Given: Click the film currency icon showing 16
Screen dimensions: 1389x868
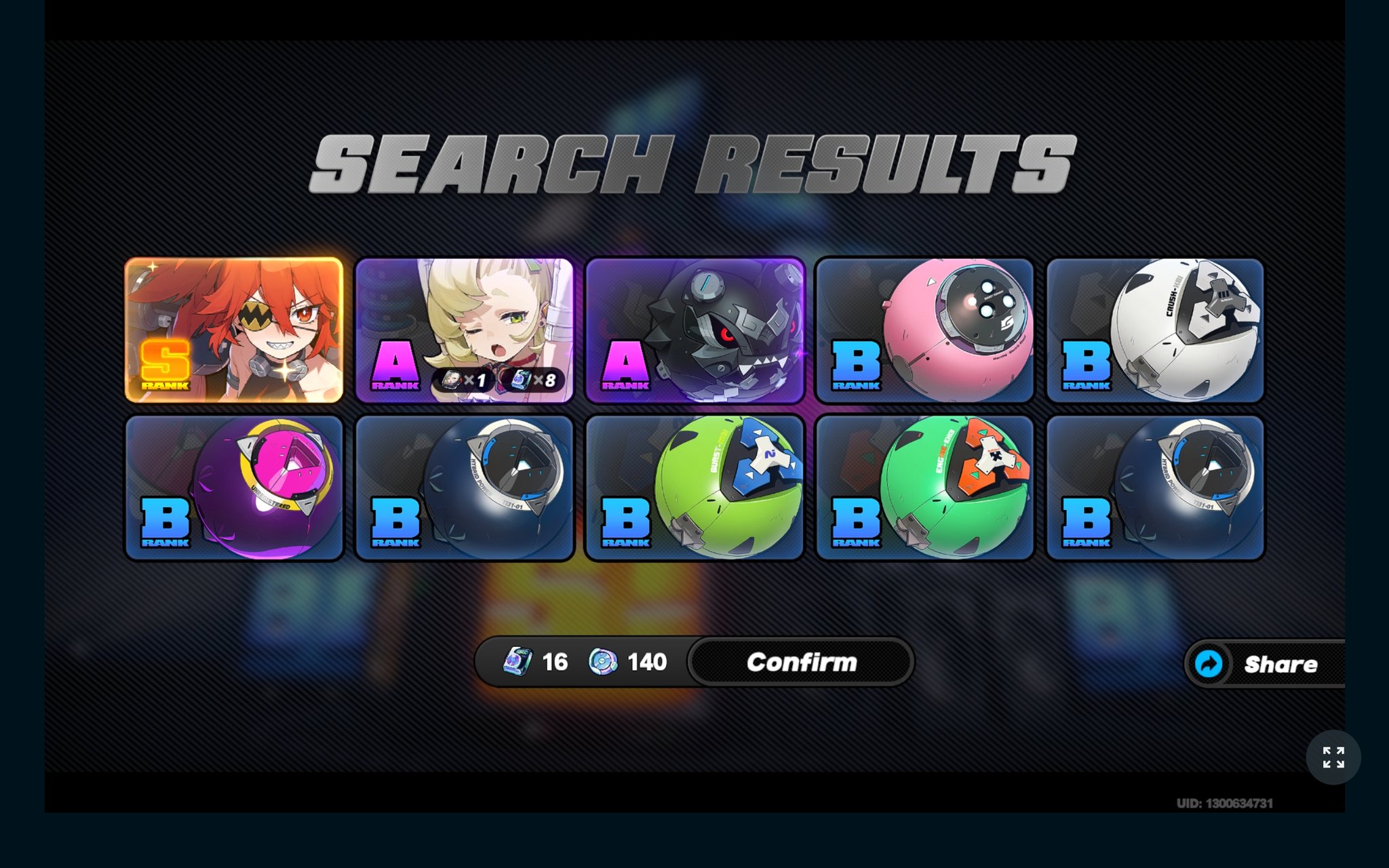Looking at the screenshot, I should pyautogui.click(x=517, y=663).
